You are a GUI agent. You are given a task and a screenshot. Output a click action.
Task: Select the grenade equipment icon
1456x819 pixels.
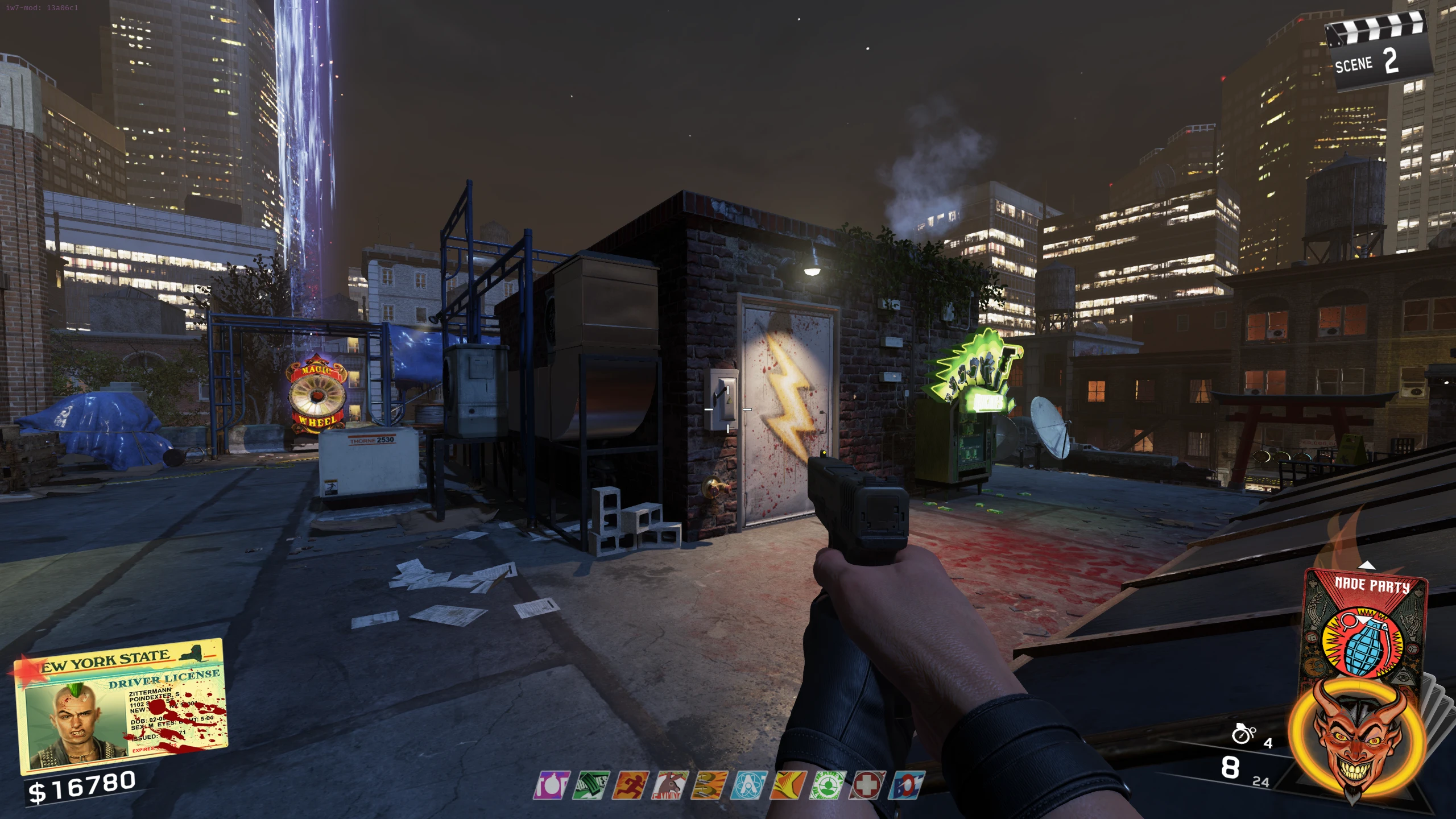[x=1243, y=734]
